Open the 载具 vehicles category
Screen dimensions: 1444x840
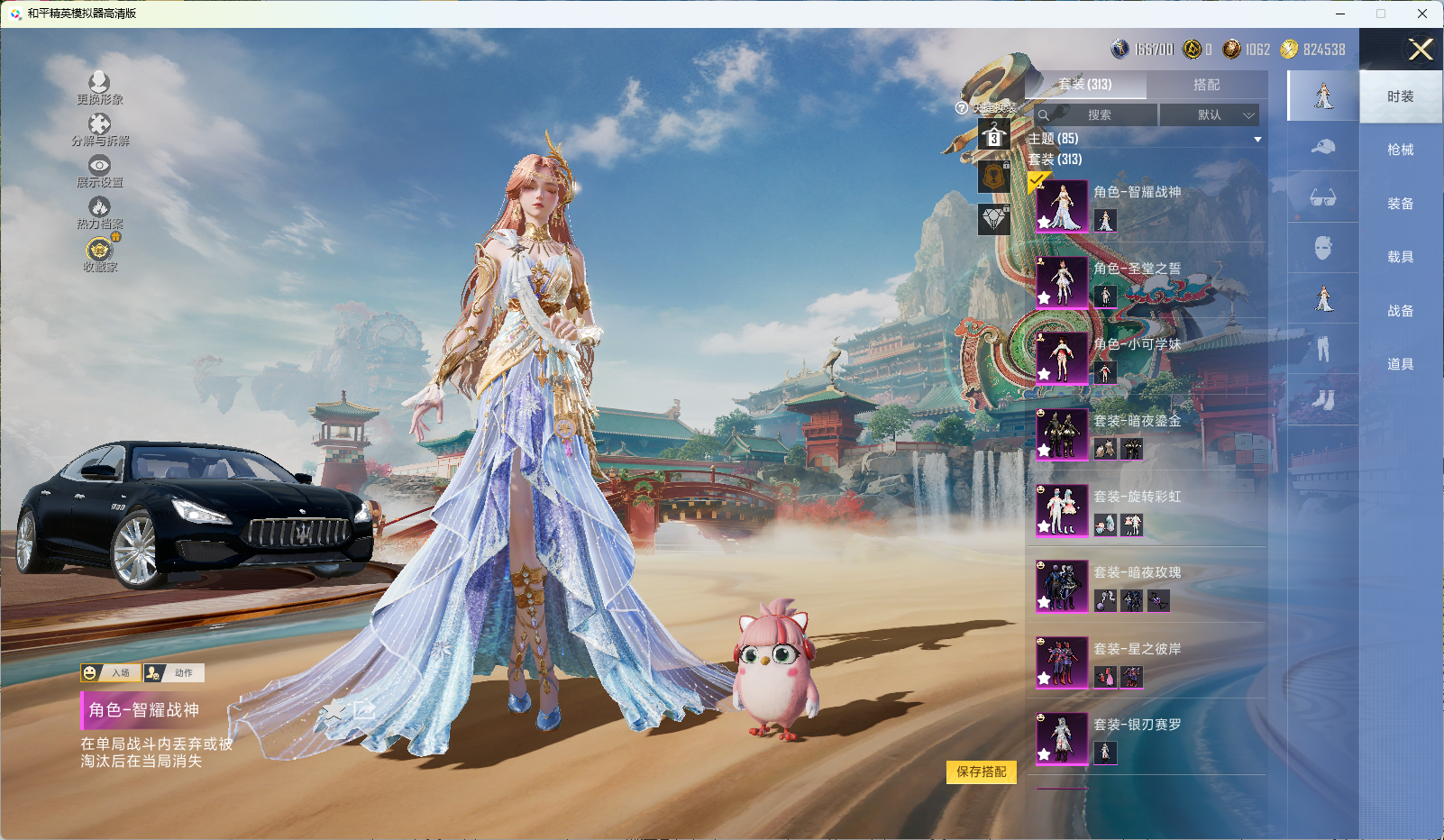pyautogui.click(x=1400, y=257)
